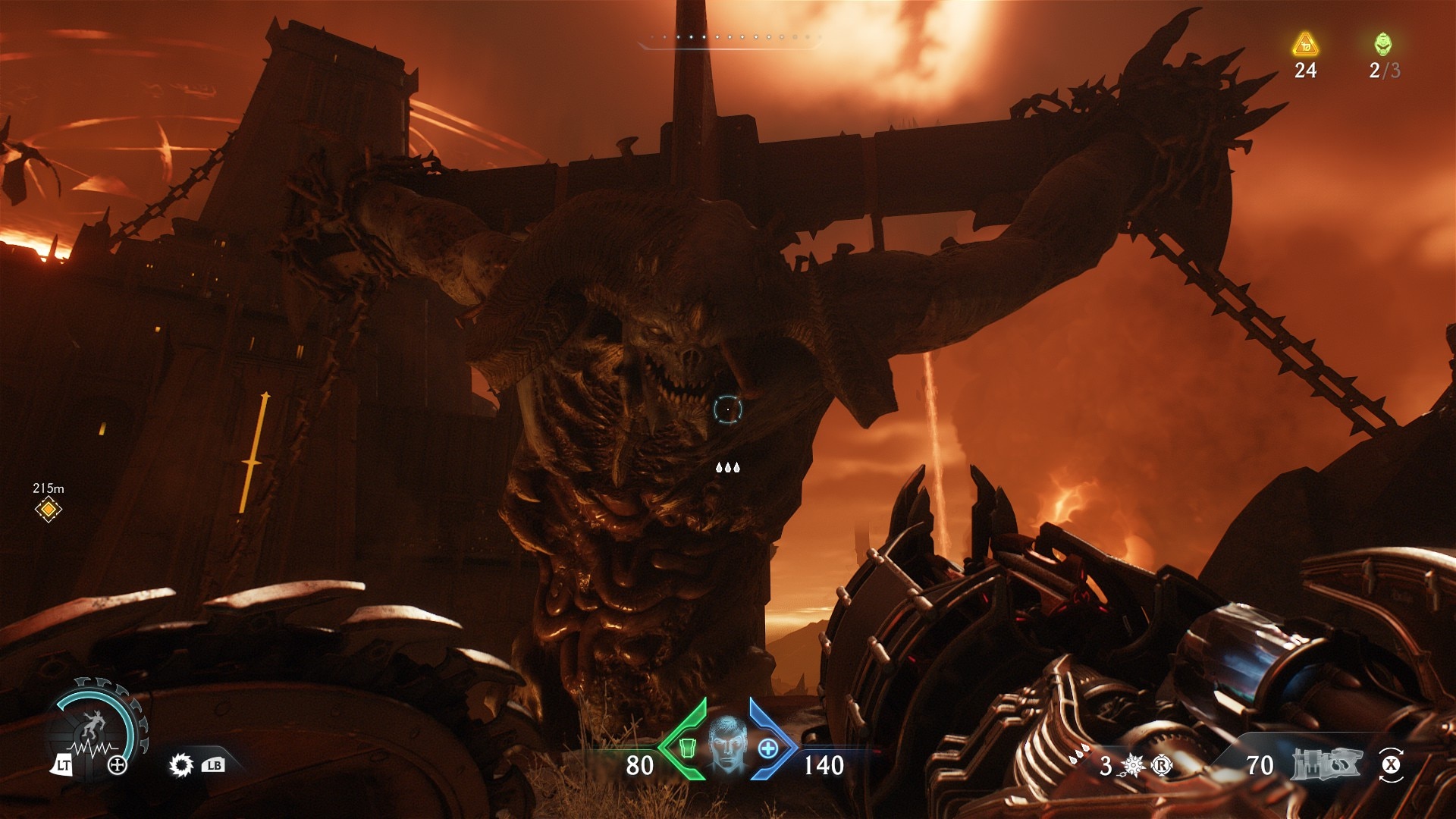Click the green Slayer helmet extra-lives icon
This screenshot has height=819, width=1456.
pyautogui.click(x=1383, y=44)
